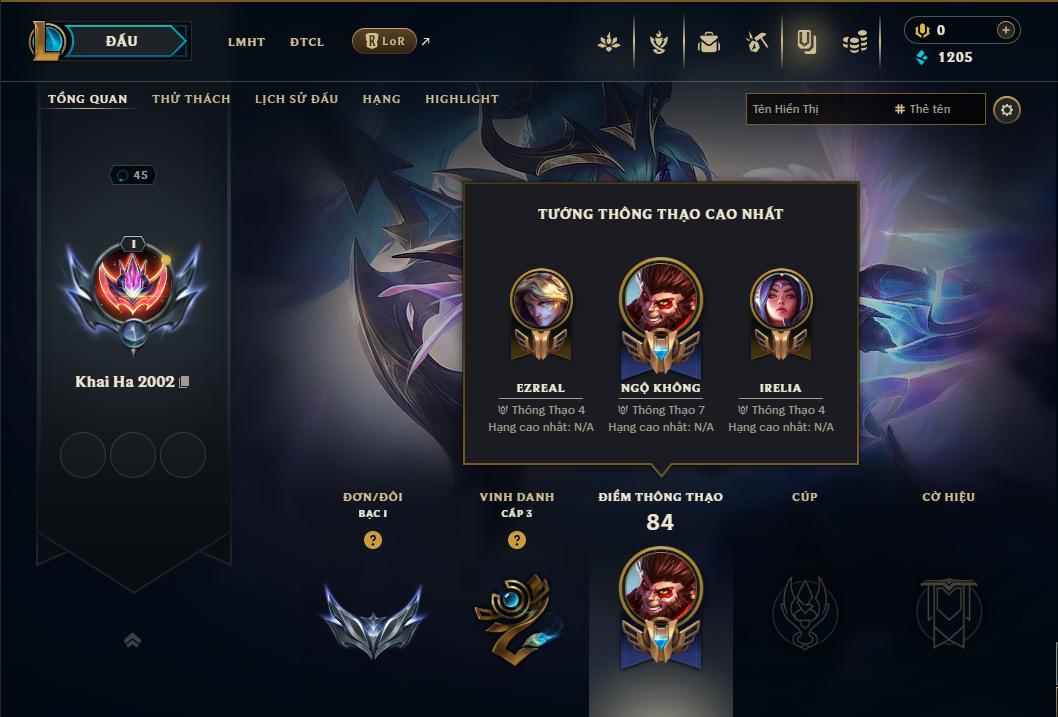
Task: Copy the Khai Ha 2002 name
Action: click(184, 383)
